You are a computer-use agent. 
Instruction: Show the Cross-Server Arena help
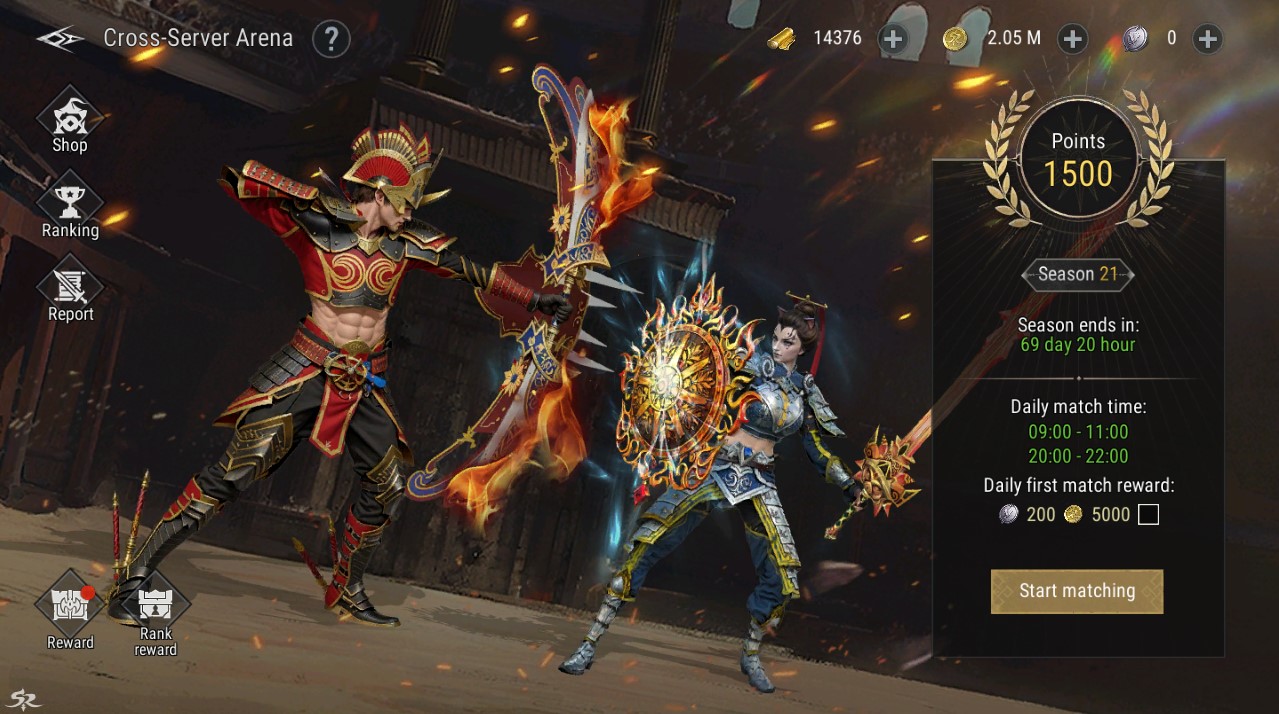pos(331,39)
